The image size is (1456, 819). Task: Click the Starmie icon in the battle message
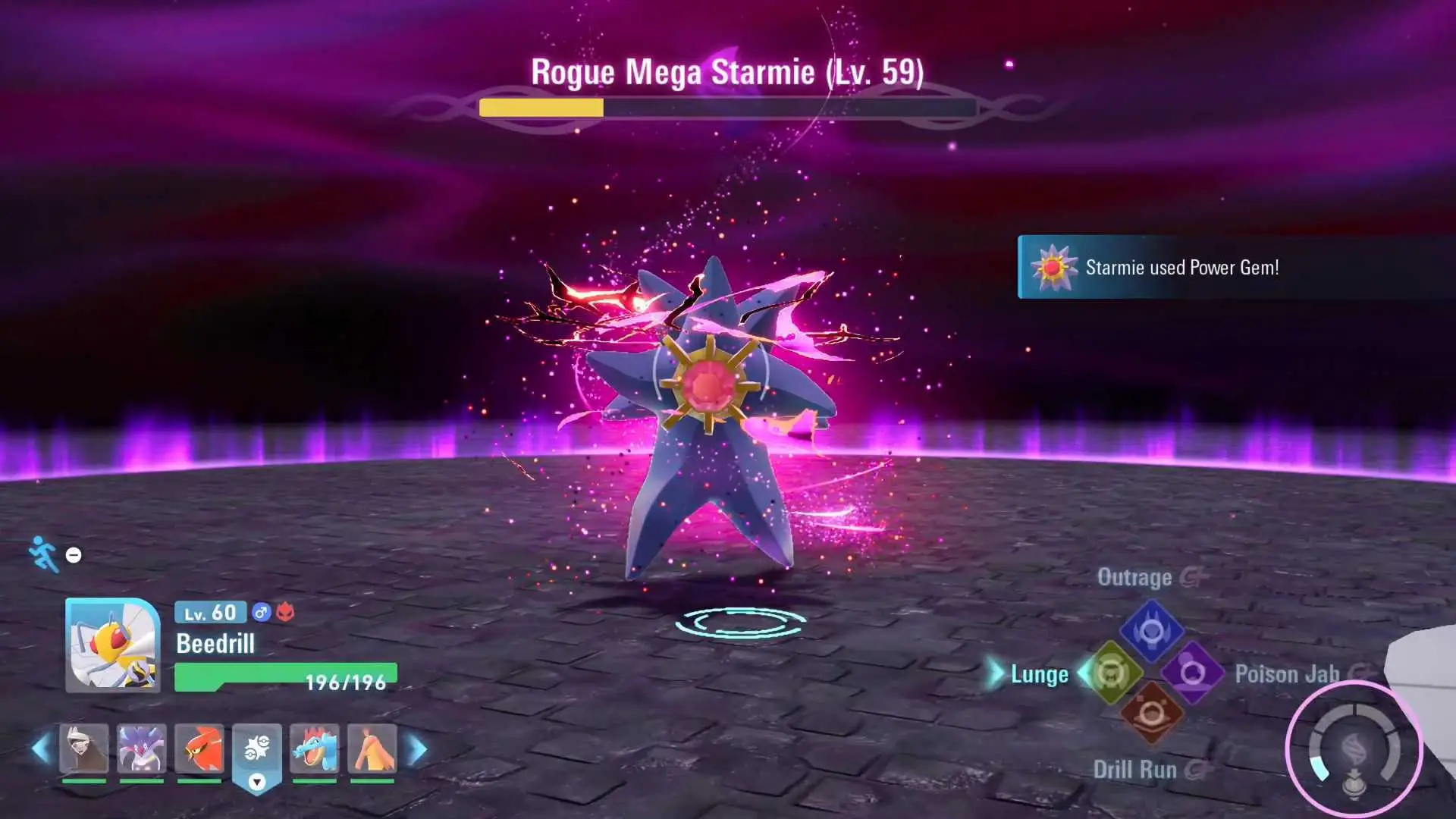(1053, 268)
